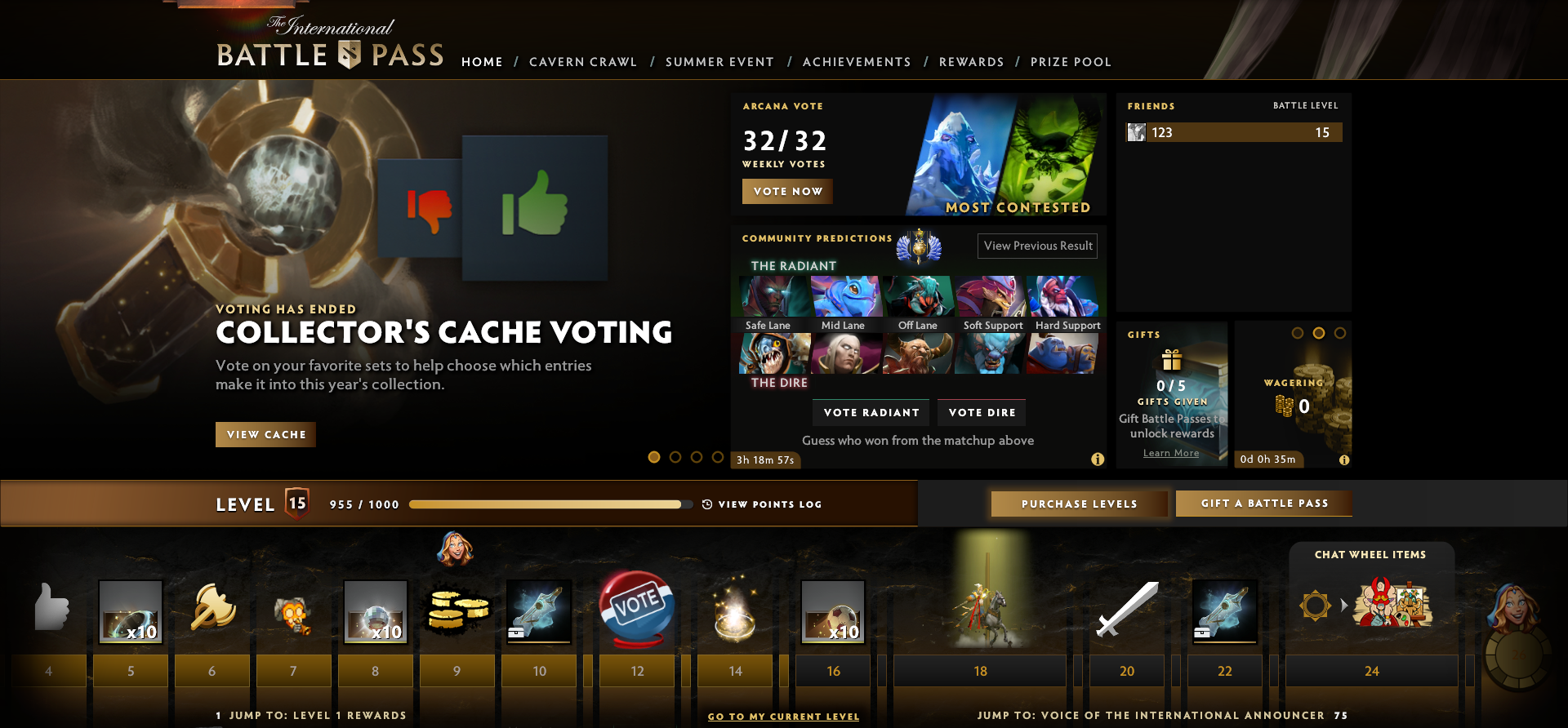
Task: Click the sword reward icon at level 20
Action: point(1126,611)
